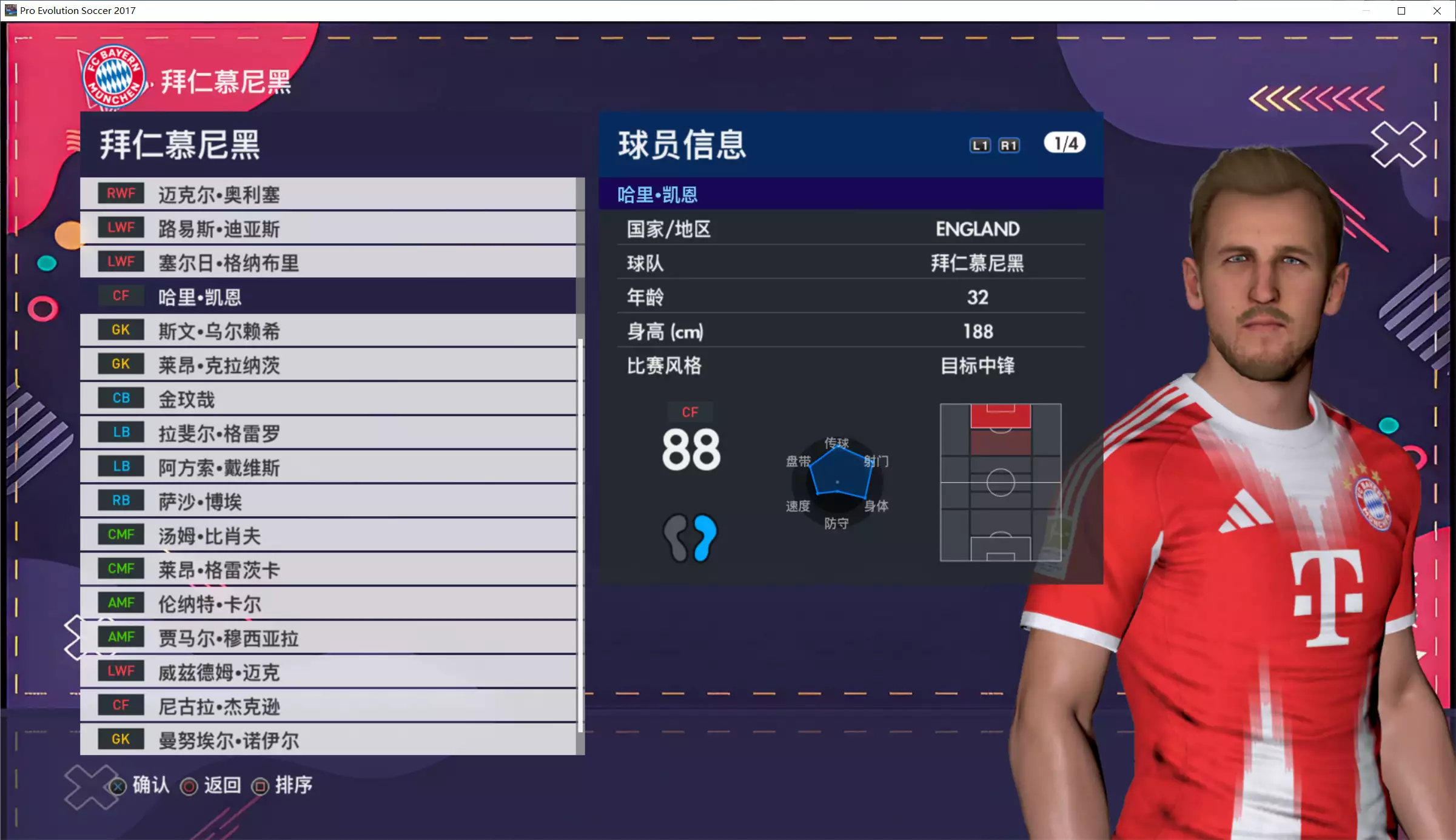The image size is (1456, 840).
Task: Select player 迈克尔•奥利塞 in the list
Action: [x=327, y=194]
